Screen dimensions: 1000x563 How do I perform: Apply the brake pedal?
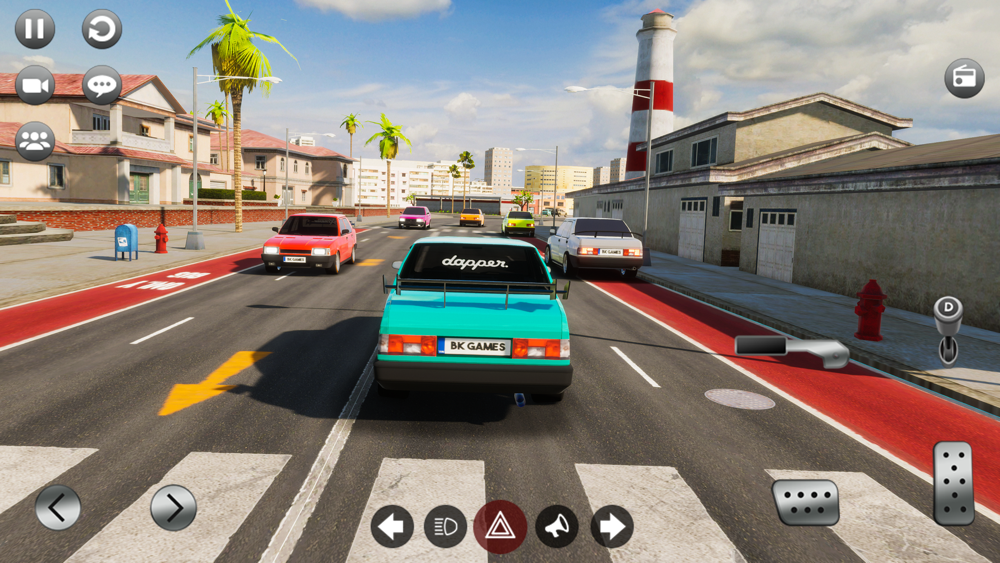pyautogui.click(x=805, y=502)
